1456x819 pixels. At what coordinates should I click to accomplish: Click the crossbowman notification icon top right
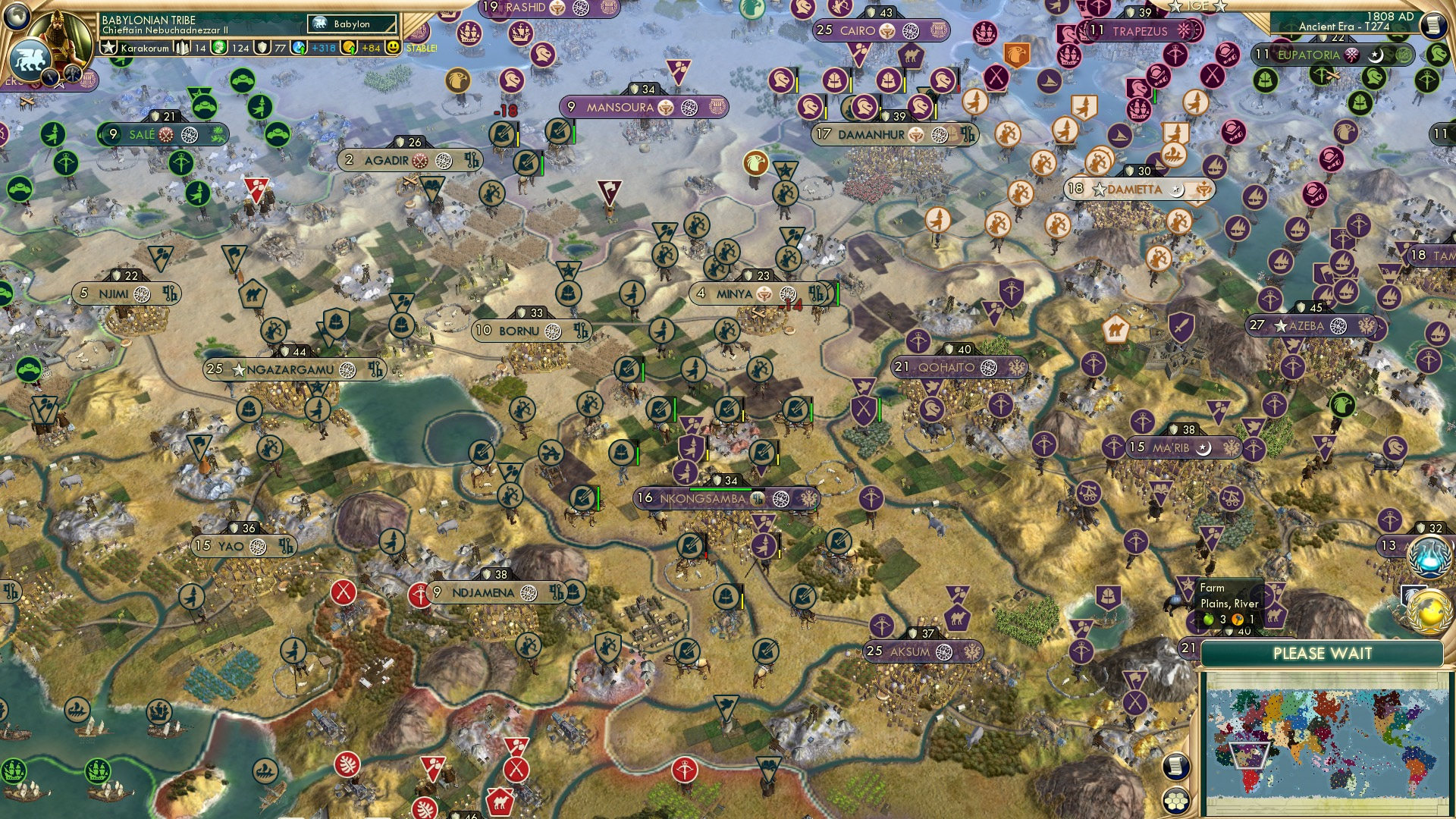(x=1426, y=80)
